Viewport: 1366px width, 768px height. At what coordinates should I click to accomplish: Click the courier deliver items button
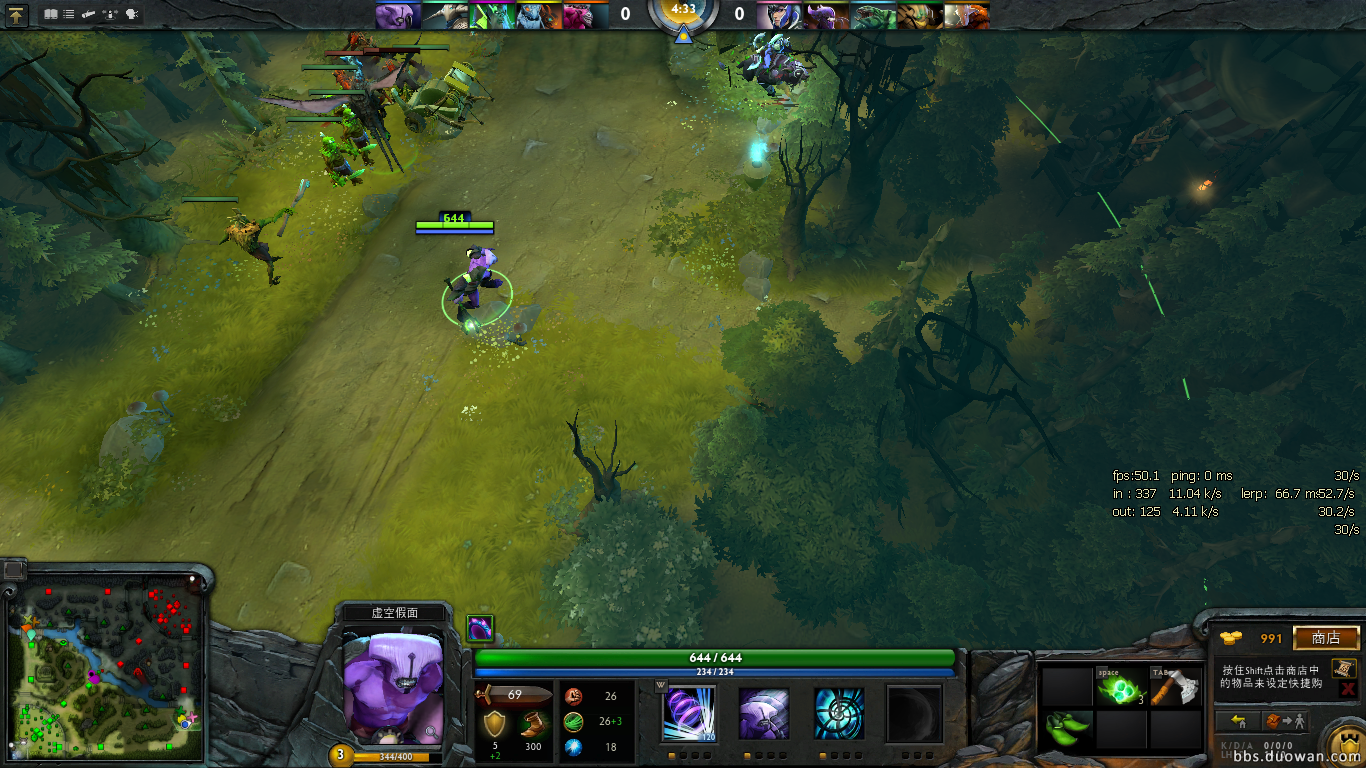[x=1284, y=721]
